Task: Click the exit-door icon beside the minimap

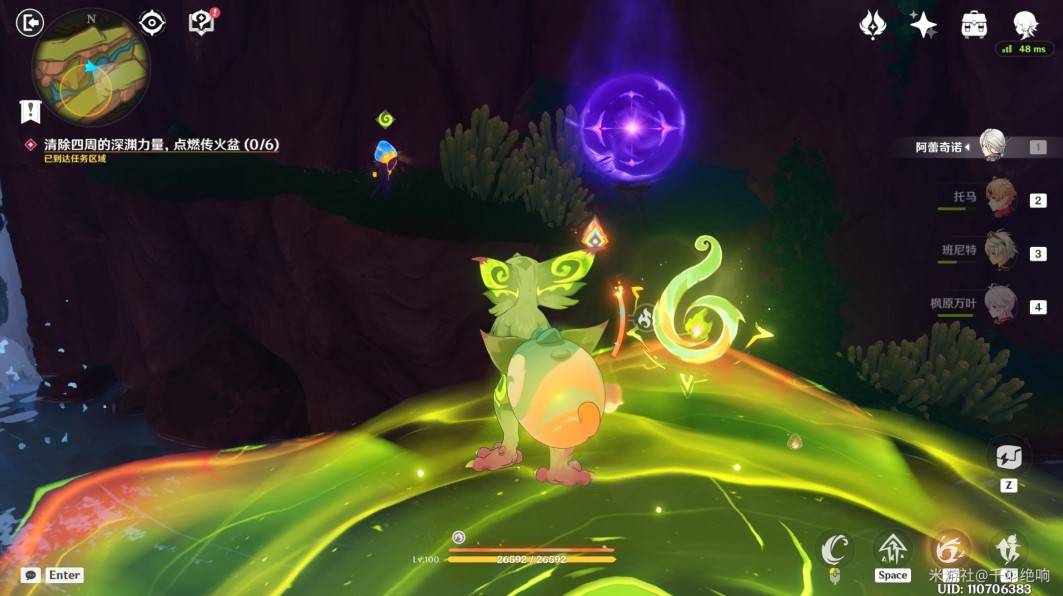Action: click(x=31, y=22)
